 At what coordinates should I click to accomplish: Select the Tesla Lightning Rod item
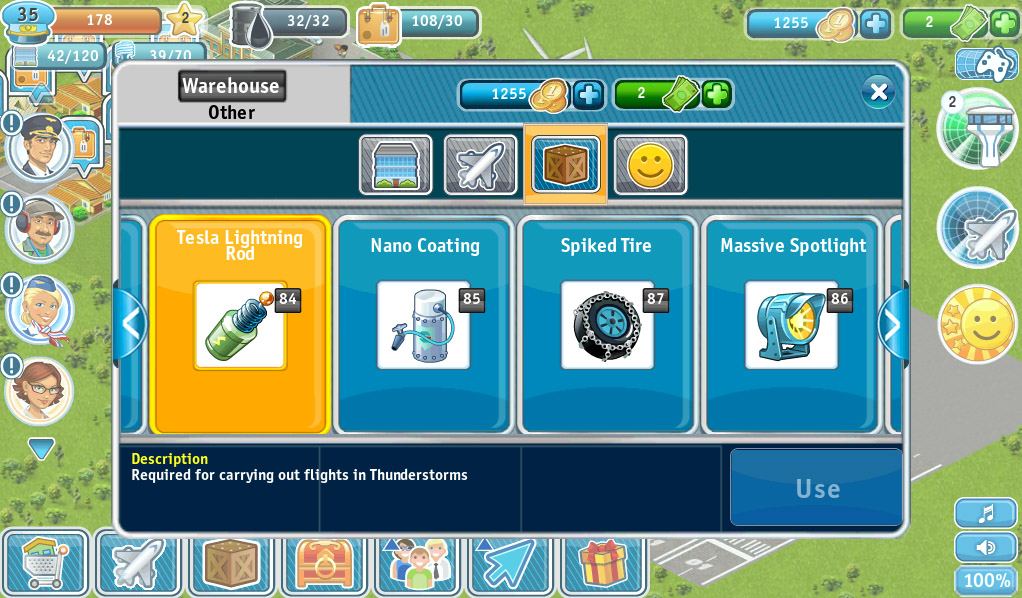tap(240, 325)
